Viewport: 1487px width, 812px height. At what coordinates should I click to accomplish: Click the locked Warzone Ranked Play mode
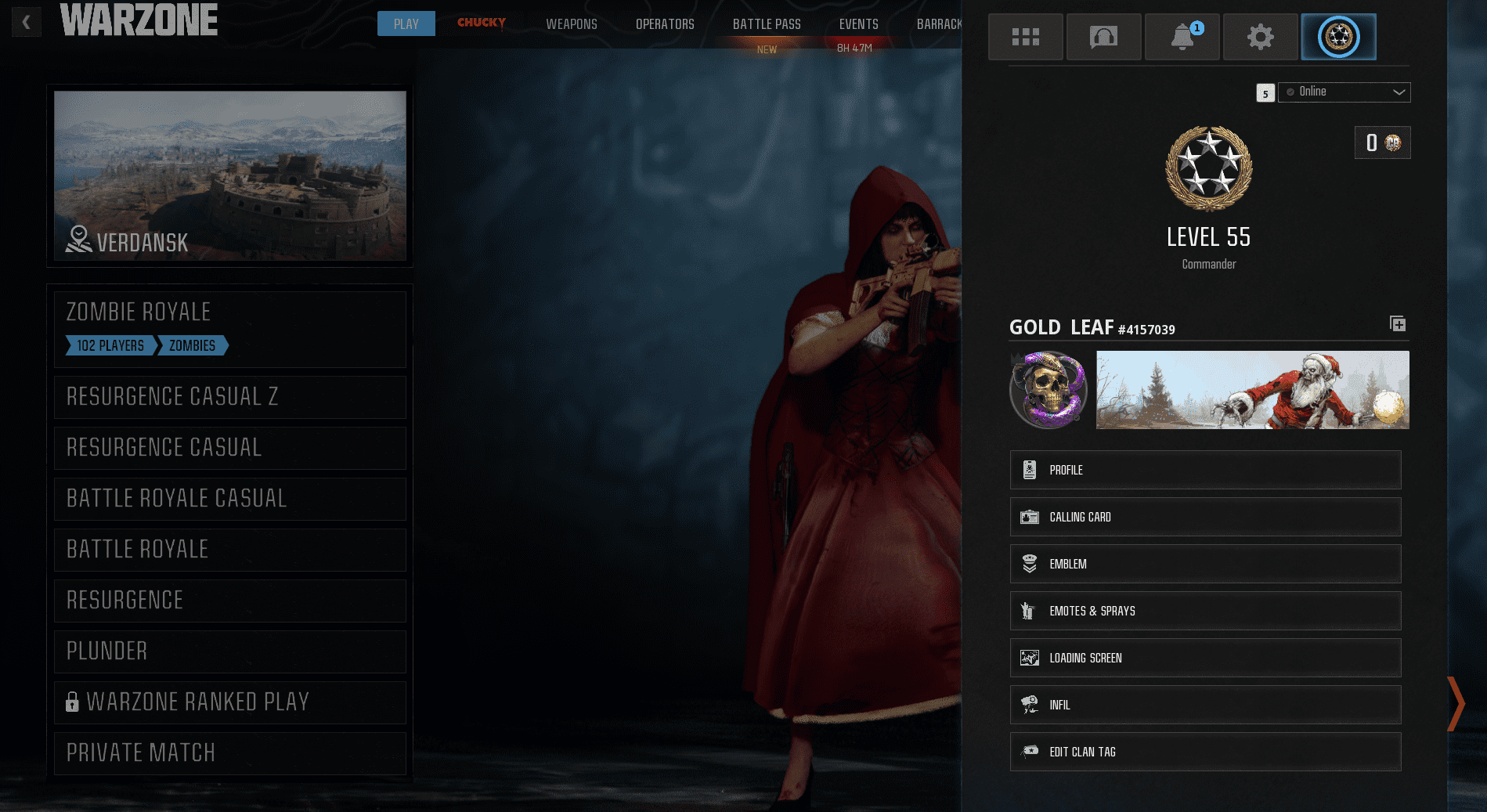pyautogui.click(x=229, y=702)
